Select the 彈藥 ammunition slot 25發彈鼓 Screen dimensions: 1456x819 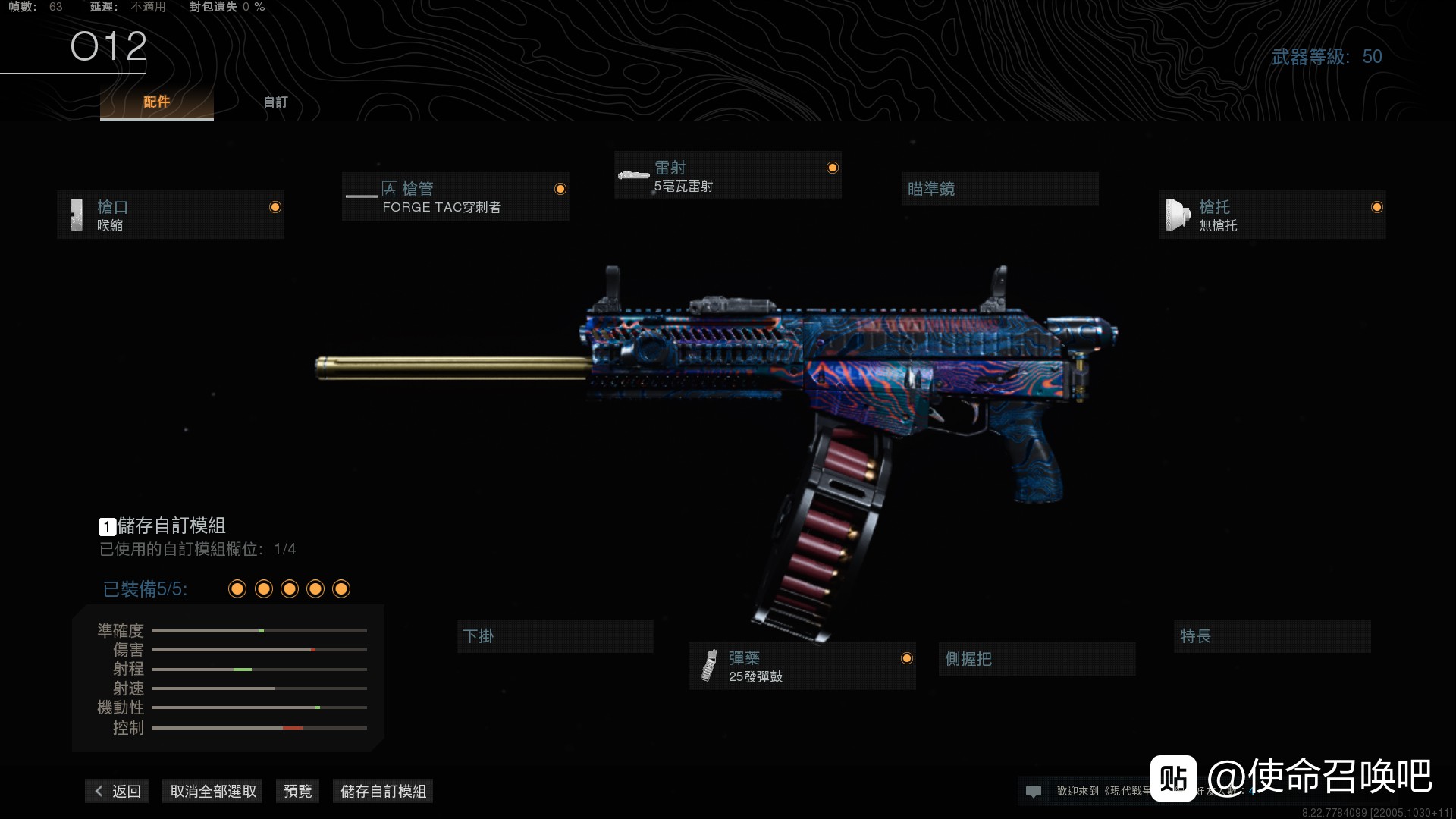coord(802,667)
